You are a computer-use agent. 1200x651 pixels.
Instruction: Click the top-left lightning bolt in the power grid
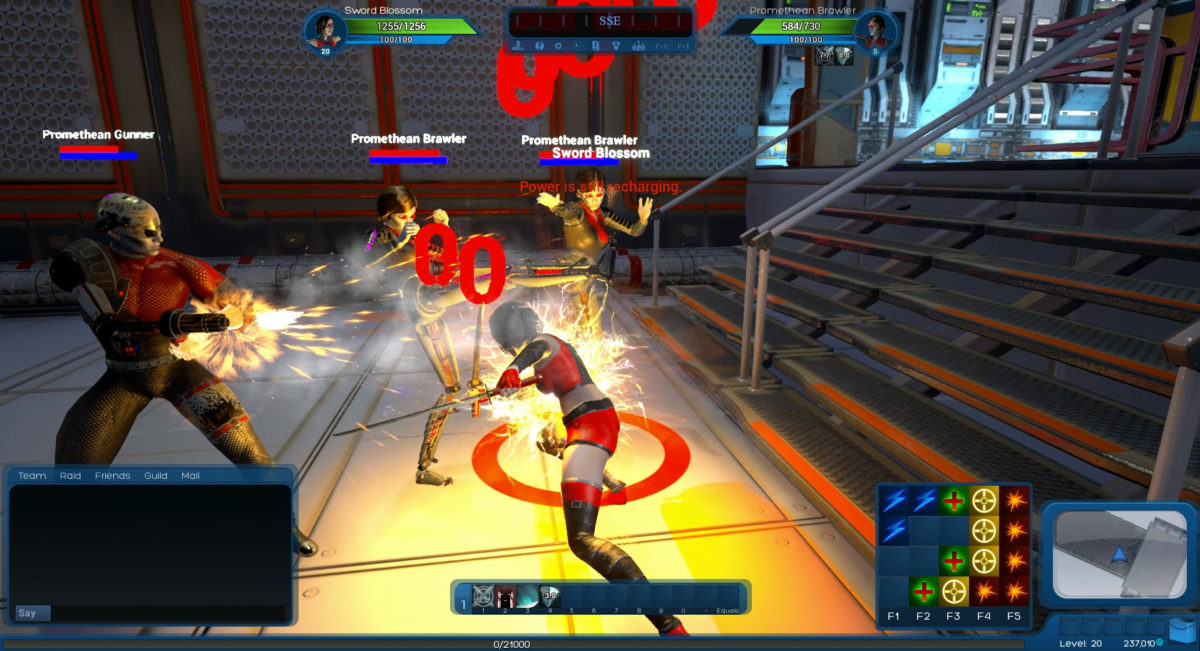point(893,500)
